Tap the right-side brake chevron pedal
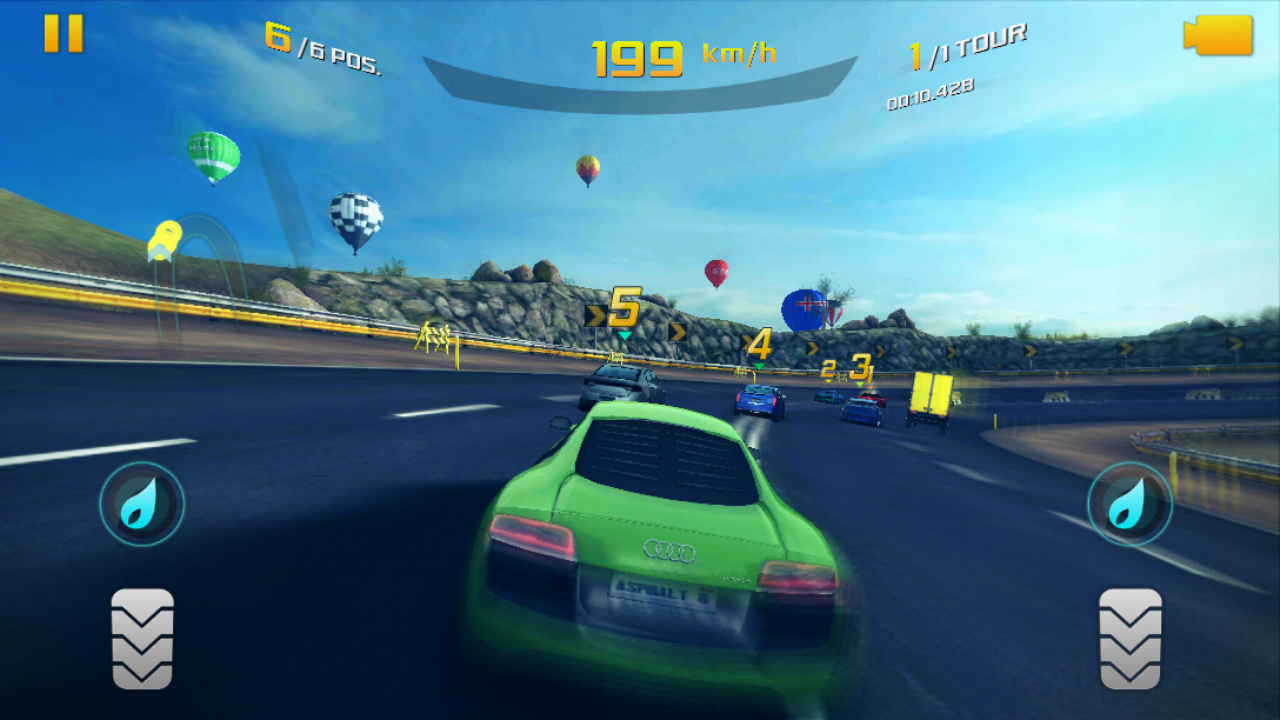The height and width of the screenshot is (720, 1280). pyautogui.click(x=1130, y=639)
